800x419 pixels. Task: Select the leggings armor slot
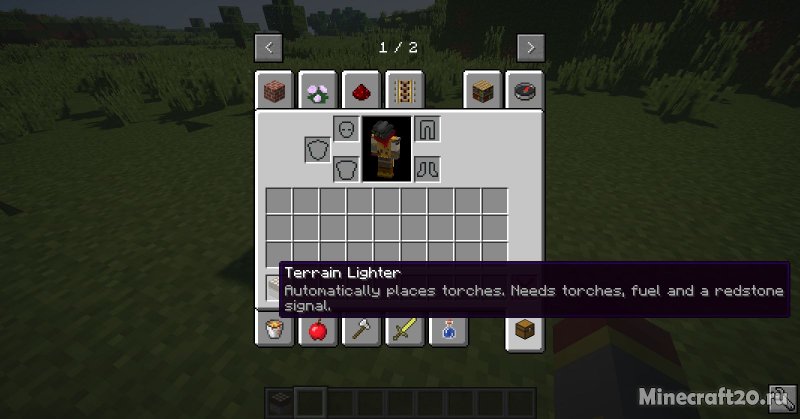coord(428,130)
